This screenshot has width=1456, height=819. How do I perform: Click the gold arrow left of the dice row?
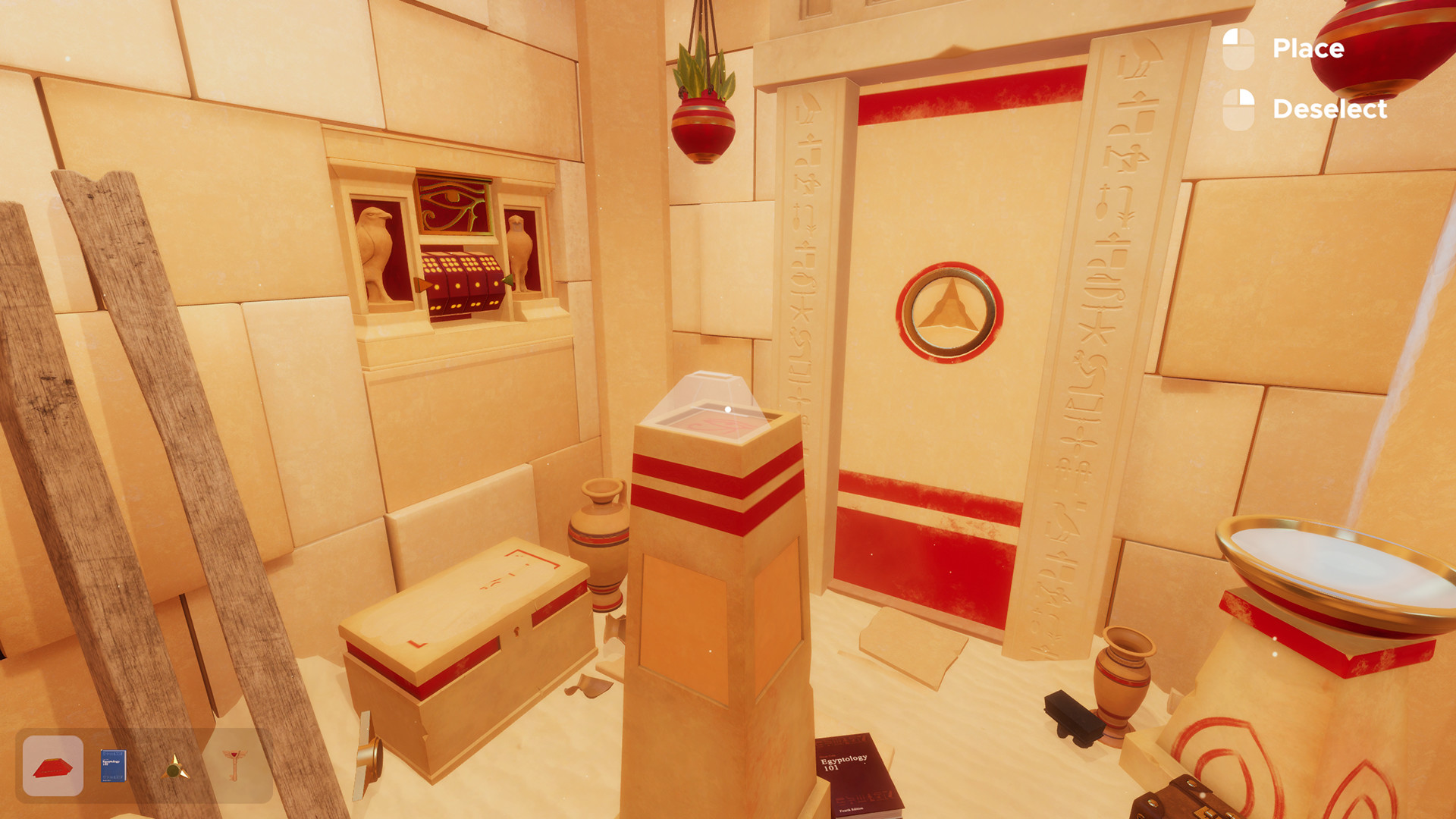[421, 283]
